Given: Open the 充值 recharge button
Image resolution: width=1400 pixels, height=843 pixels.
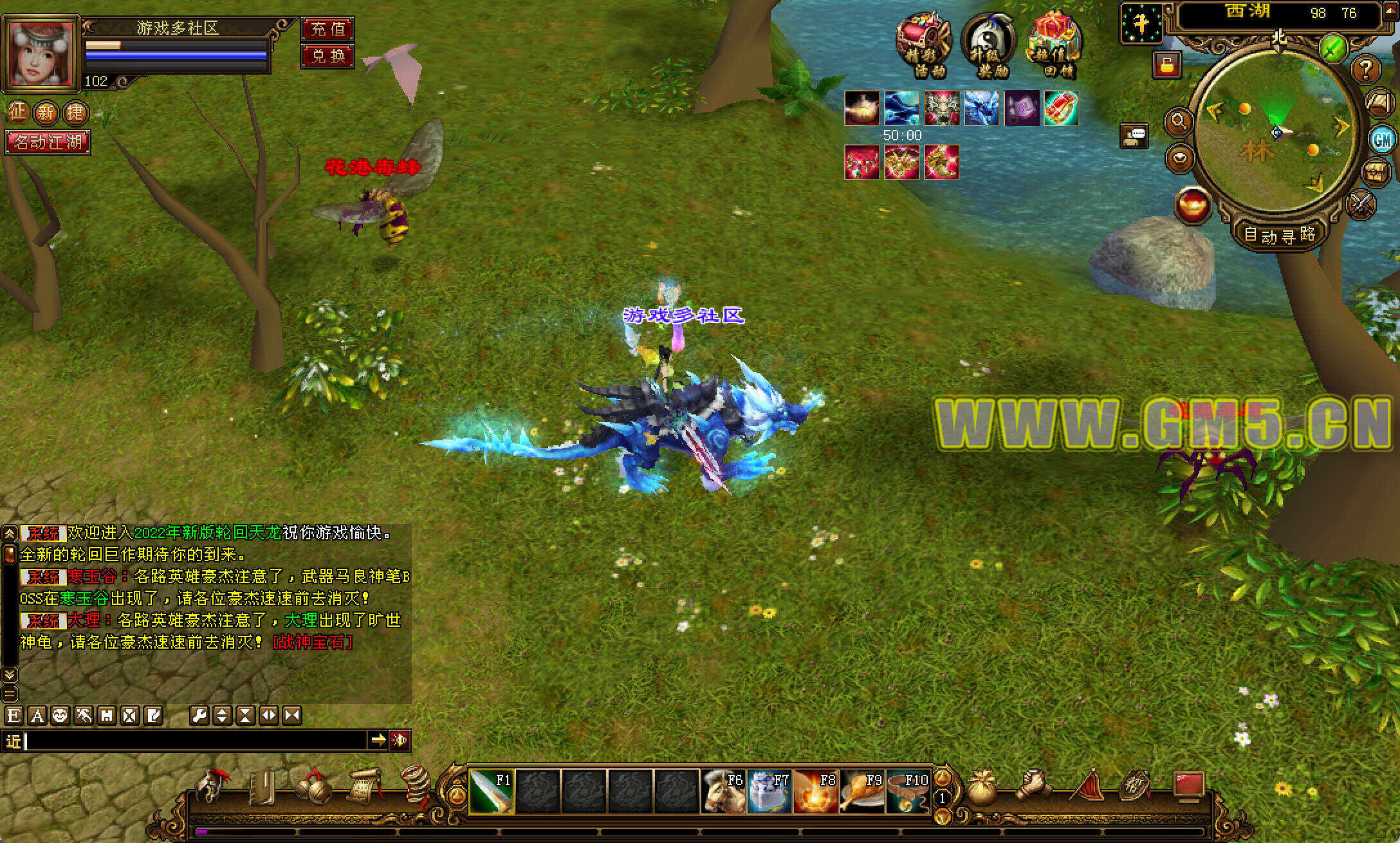Looking at the screenshot, I should pos(327,28).
